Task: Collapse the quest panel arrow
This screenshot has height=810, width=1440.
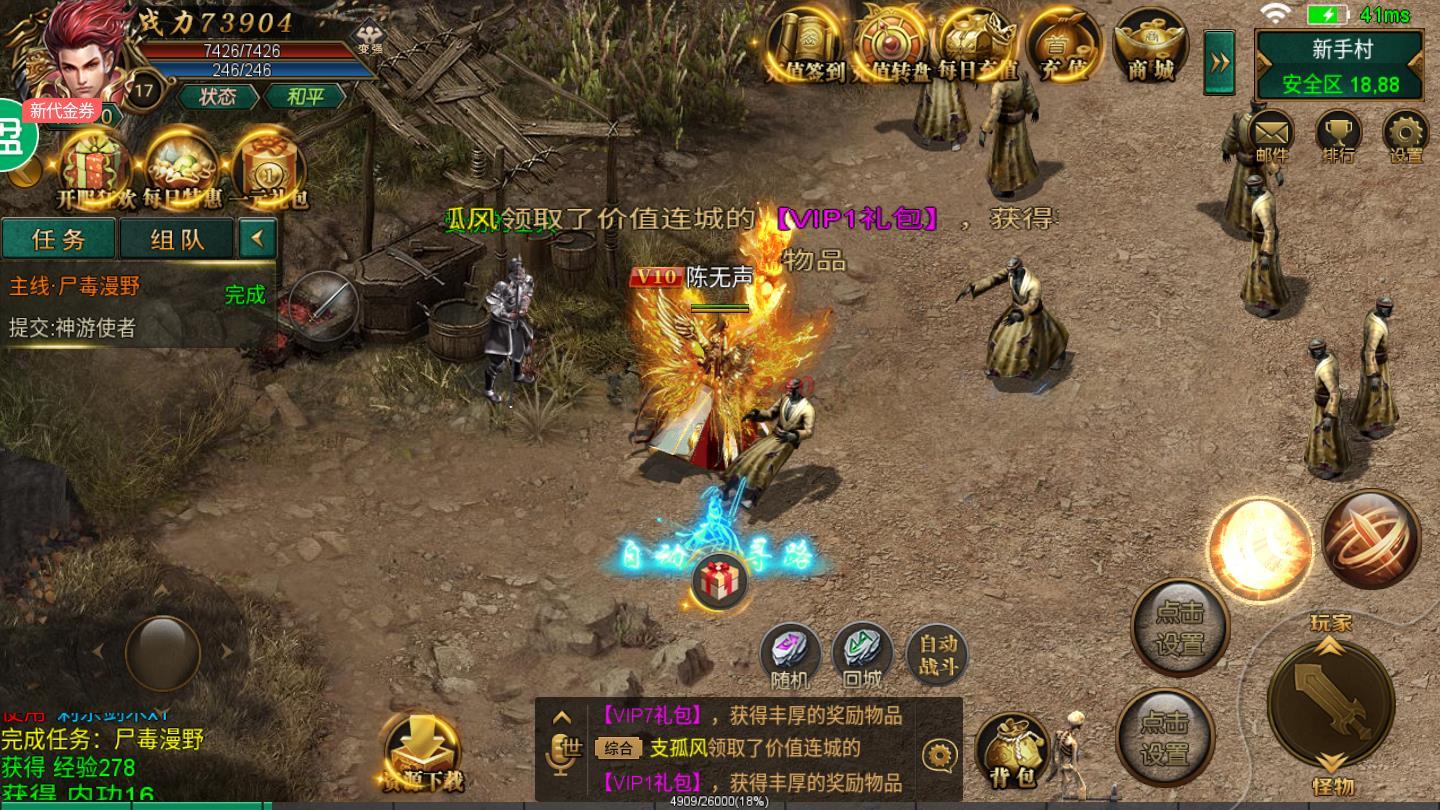Action: click(258, 238)
